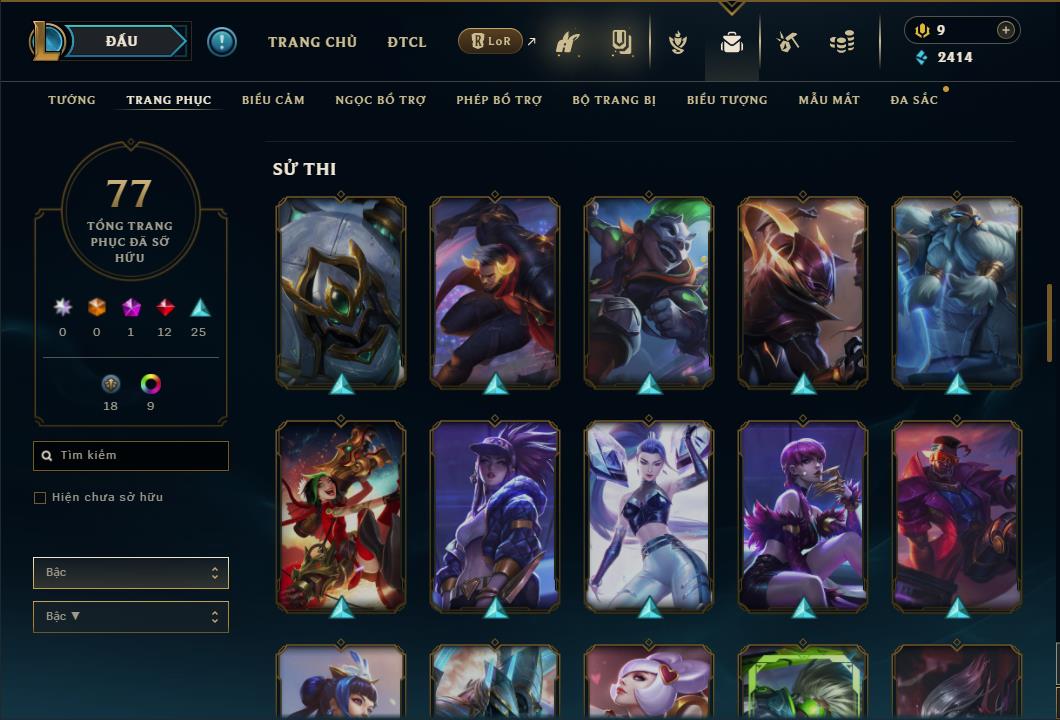Open the collection backpack icon
This screenshot has width=1060, height=720.
(732, 43)
